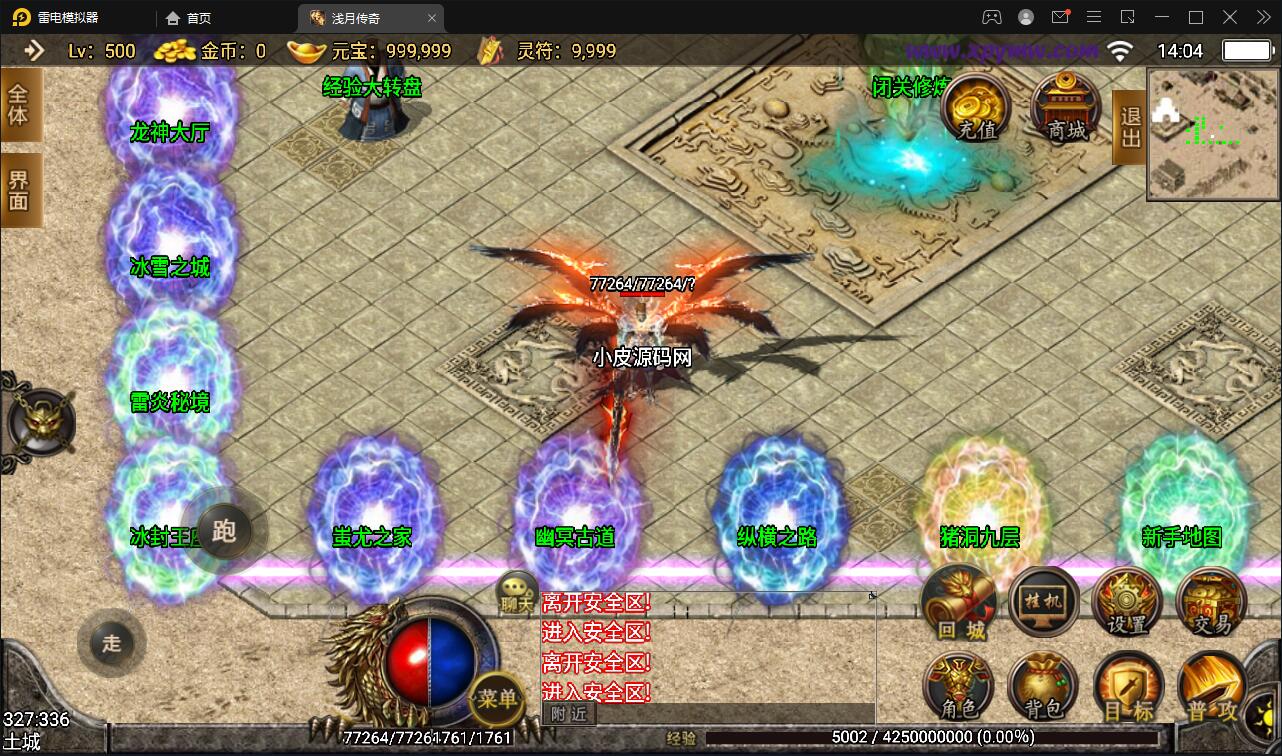Toggle the 跑 run button
Image resolution: width=1282 pixels, height=756 pixels.
coord(223,530)
